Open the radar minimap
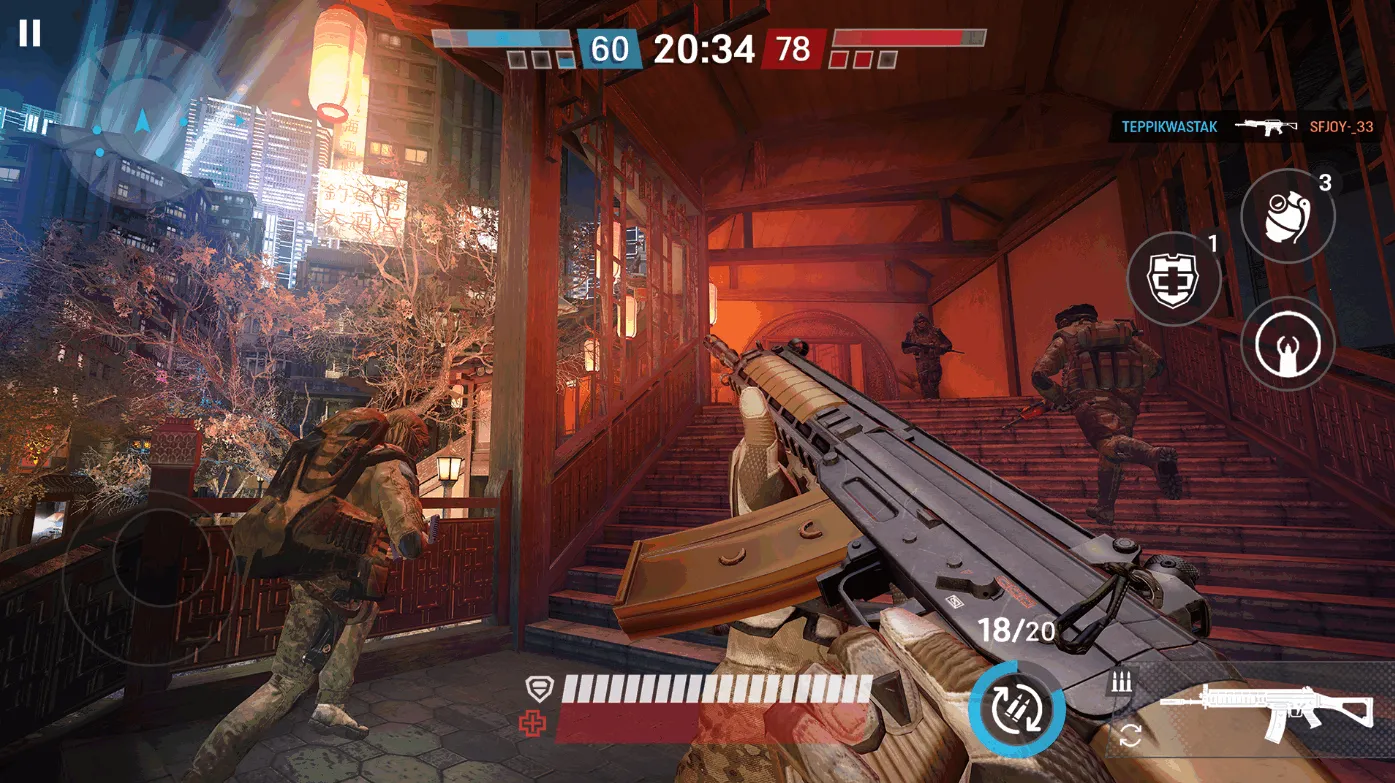Viewport: 1395px width, 783px height. click(x=141, y=122)
